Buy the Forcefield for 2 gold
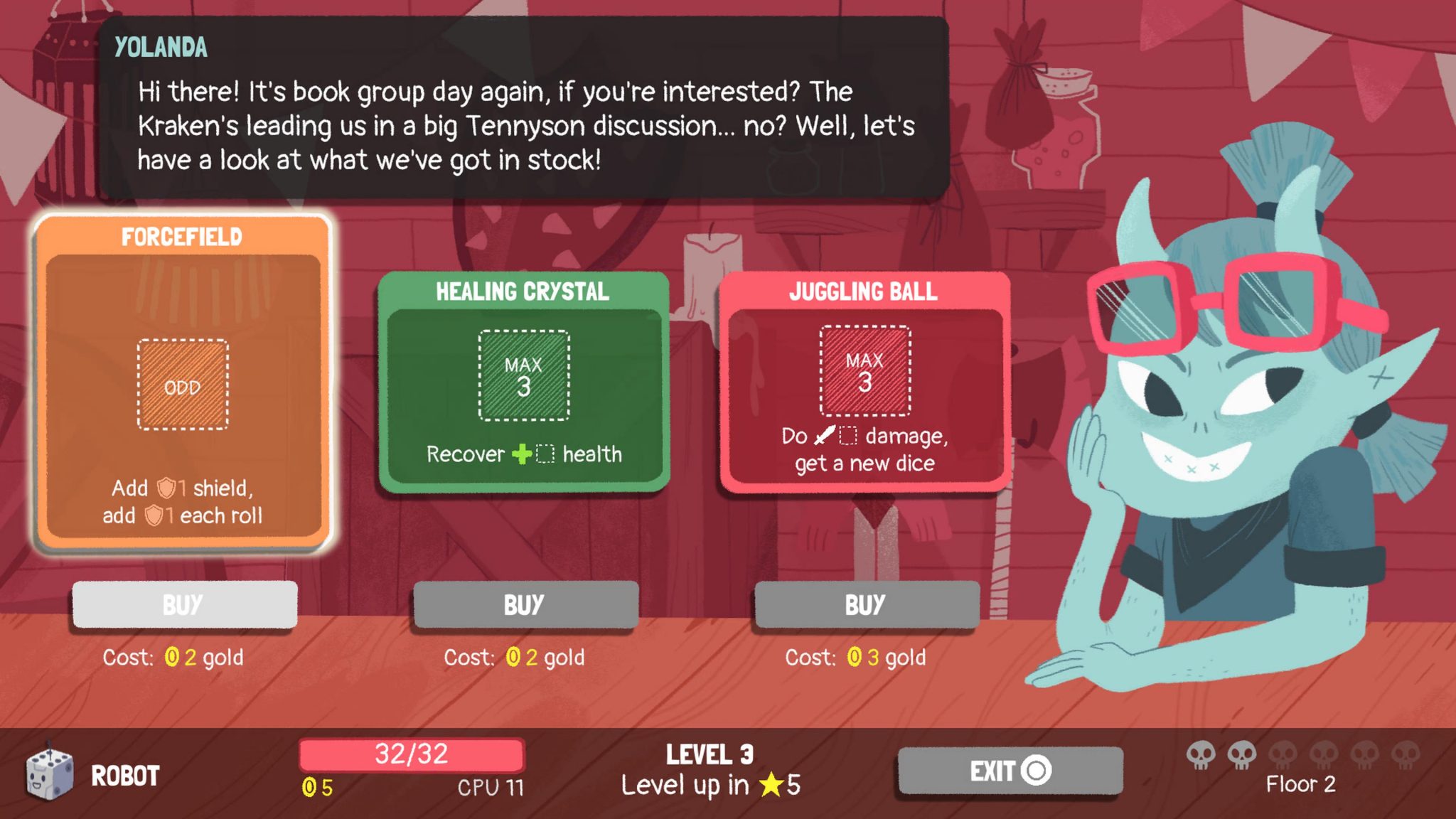 tap(183, 605)
